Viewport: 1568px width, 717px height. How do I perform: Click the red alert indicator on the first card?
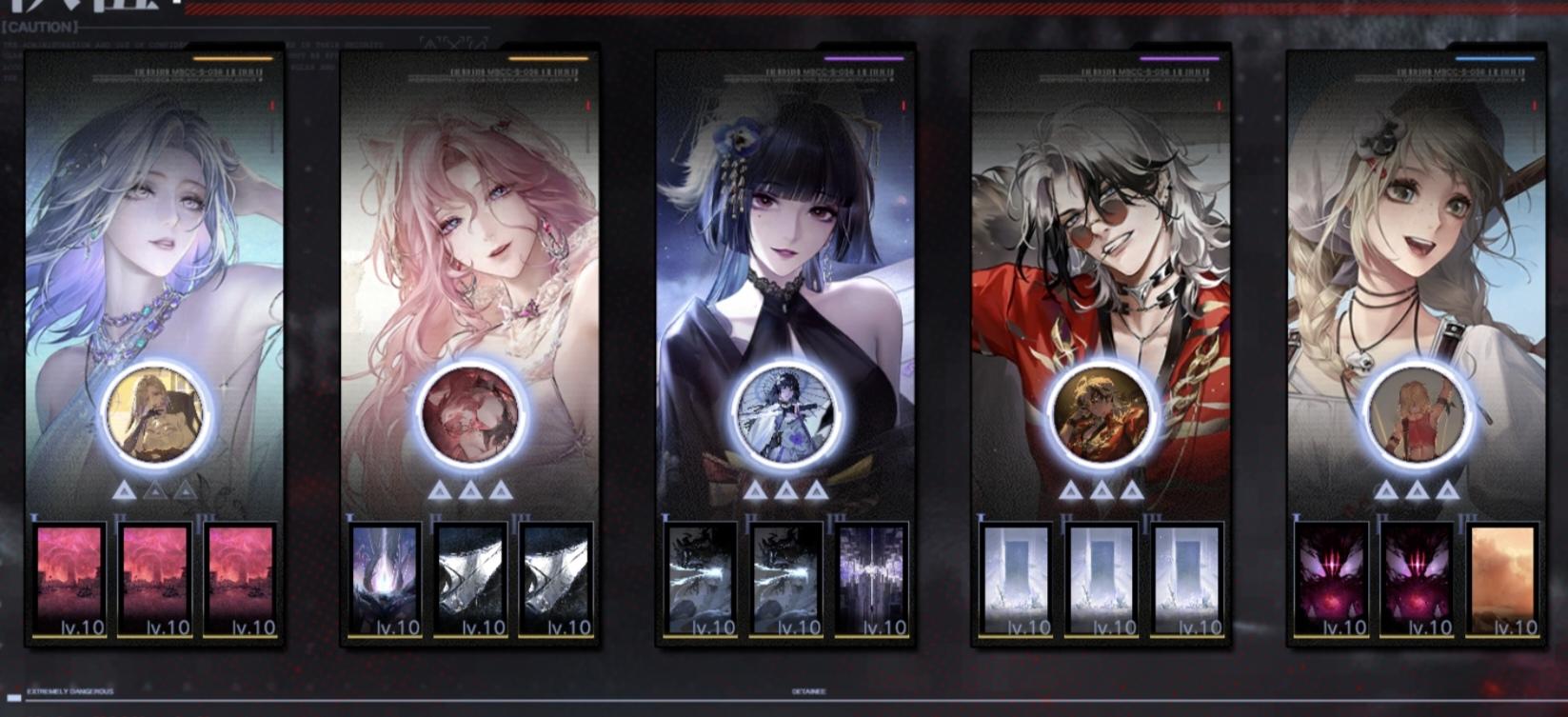point(271,108)
